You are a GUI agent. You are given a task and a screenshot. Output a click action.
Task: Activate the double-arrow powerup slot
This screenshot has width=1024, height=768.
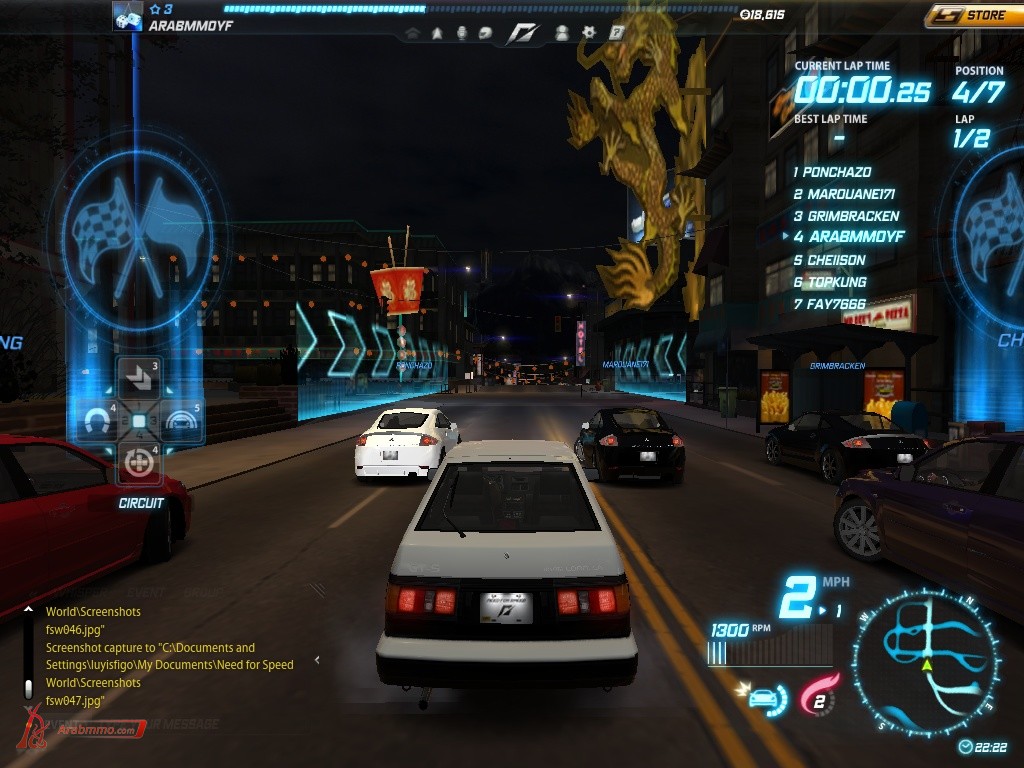pos(139,378)
